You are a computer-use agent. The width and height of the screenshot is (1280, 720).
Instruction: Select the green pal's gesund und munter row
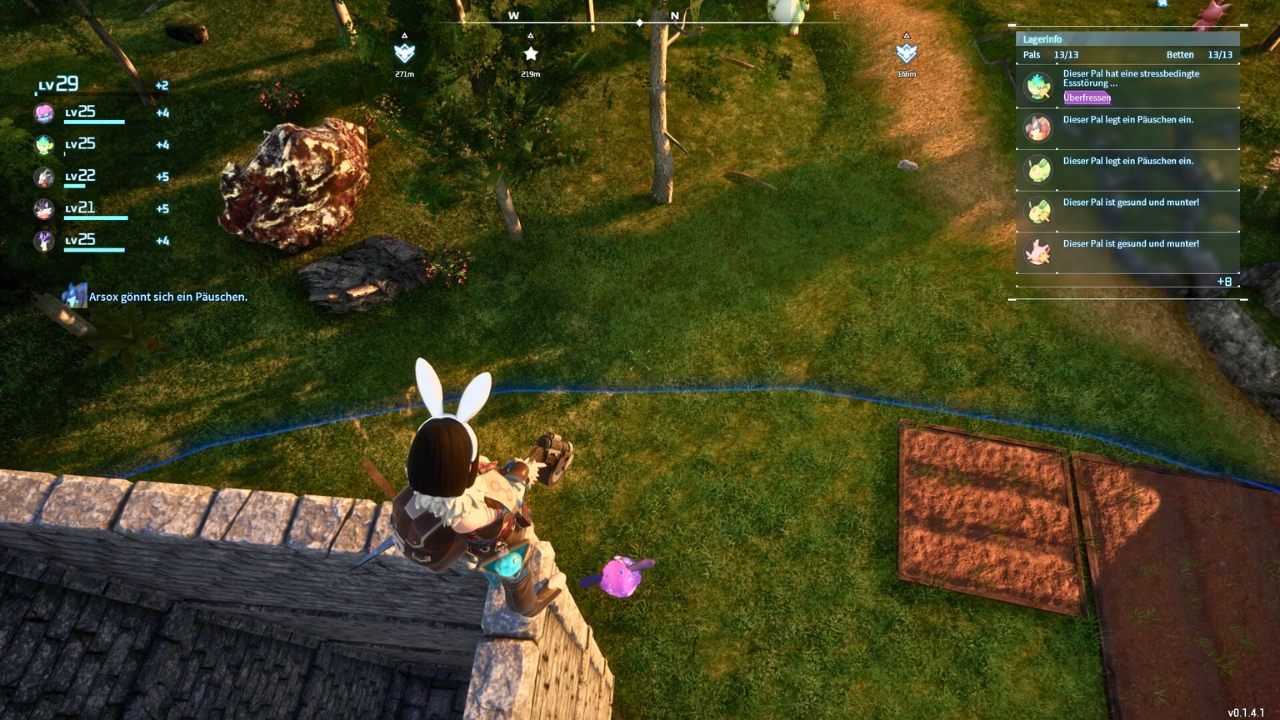point(1128,210)
